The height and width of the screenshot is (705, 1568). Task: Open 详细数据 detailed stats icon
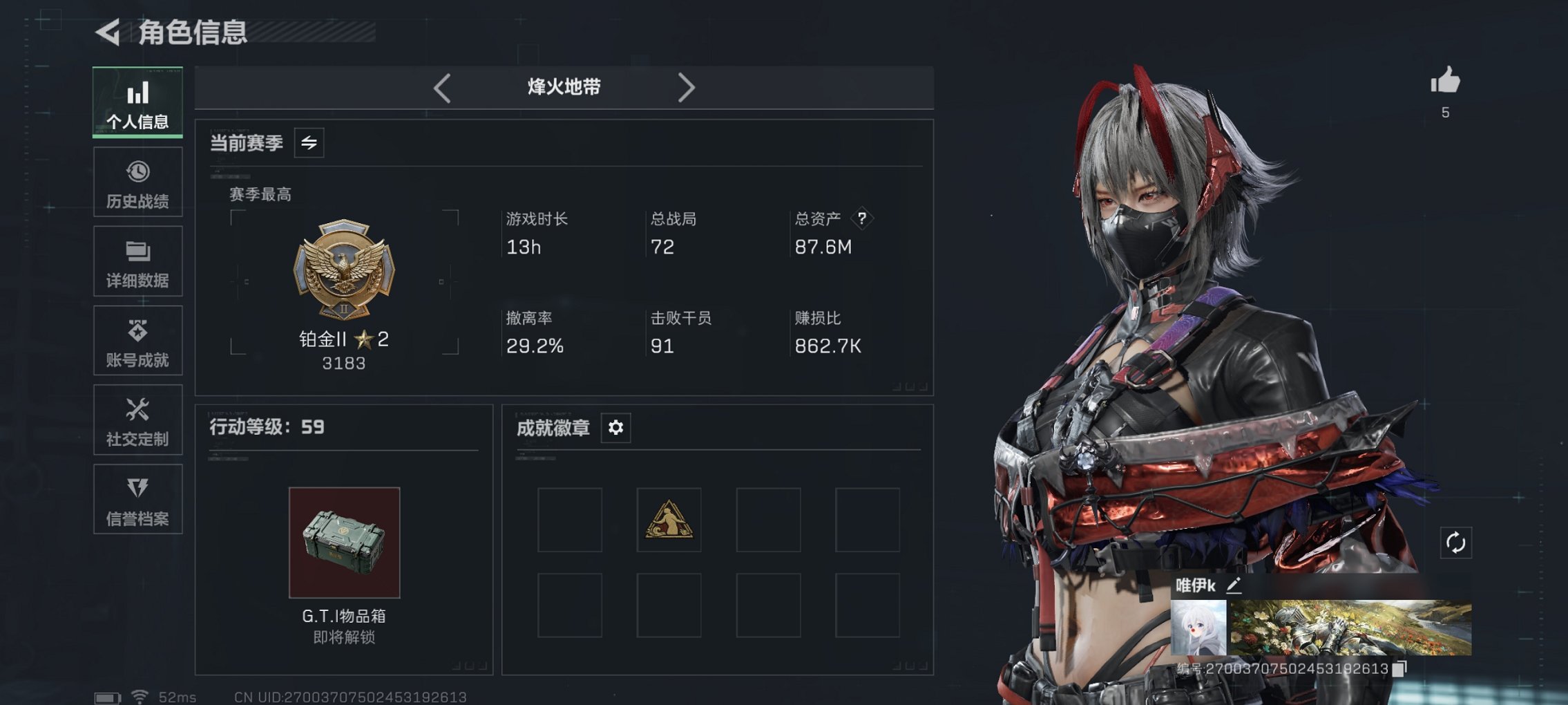point(137,251)
